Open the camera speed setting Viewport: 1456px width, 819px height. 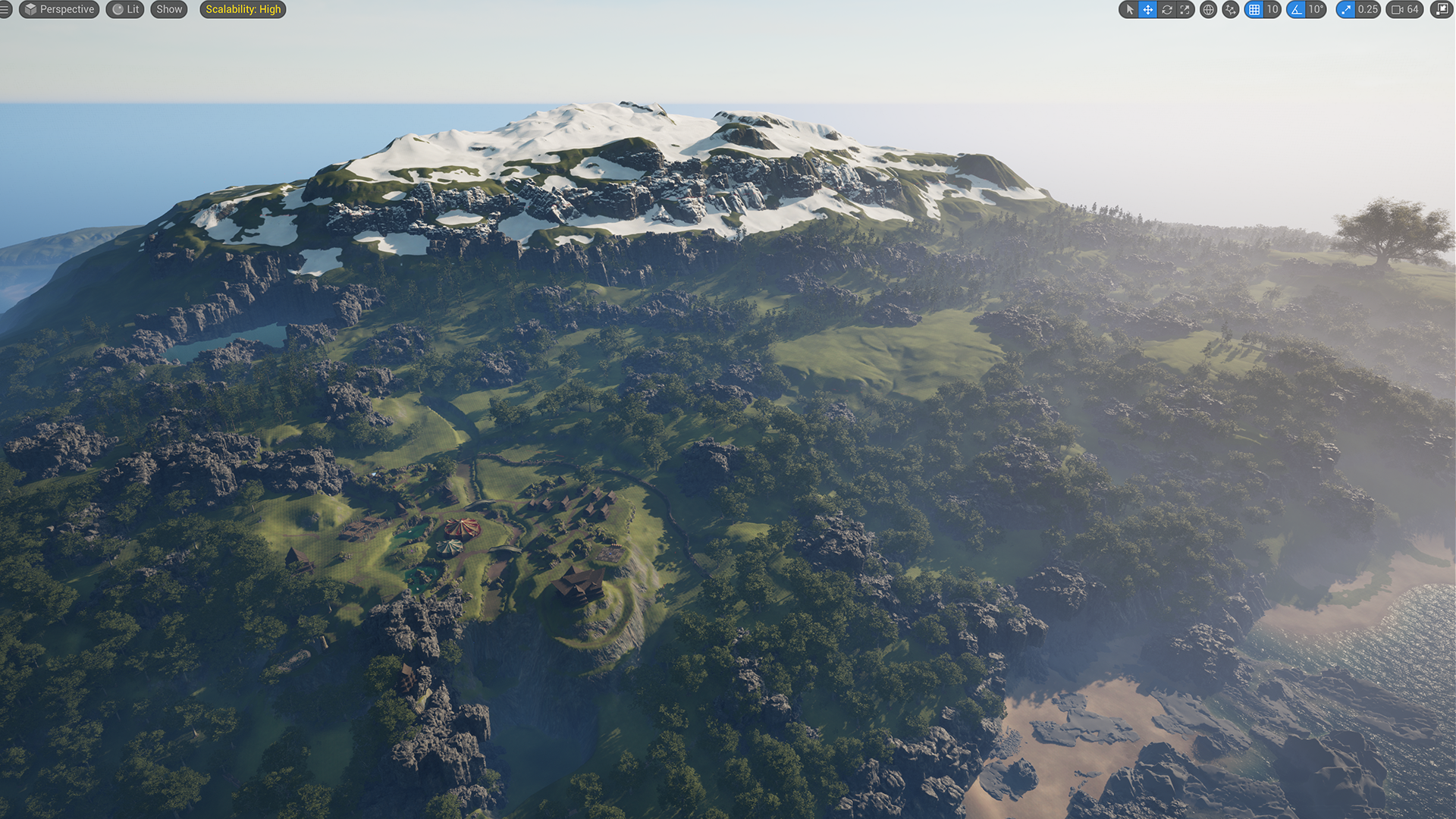tap(1404, 10)
